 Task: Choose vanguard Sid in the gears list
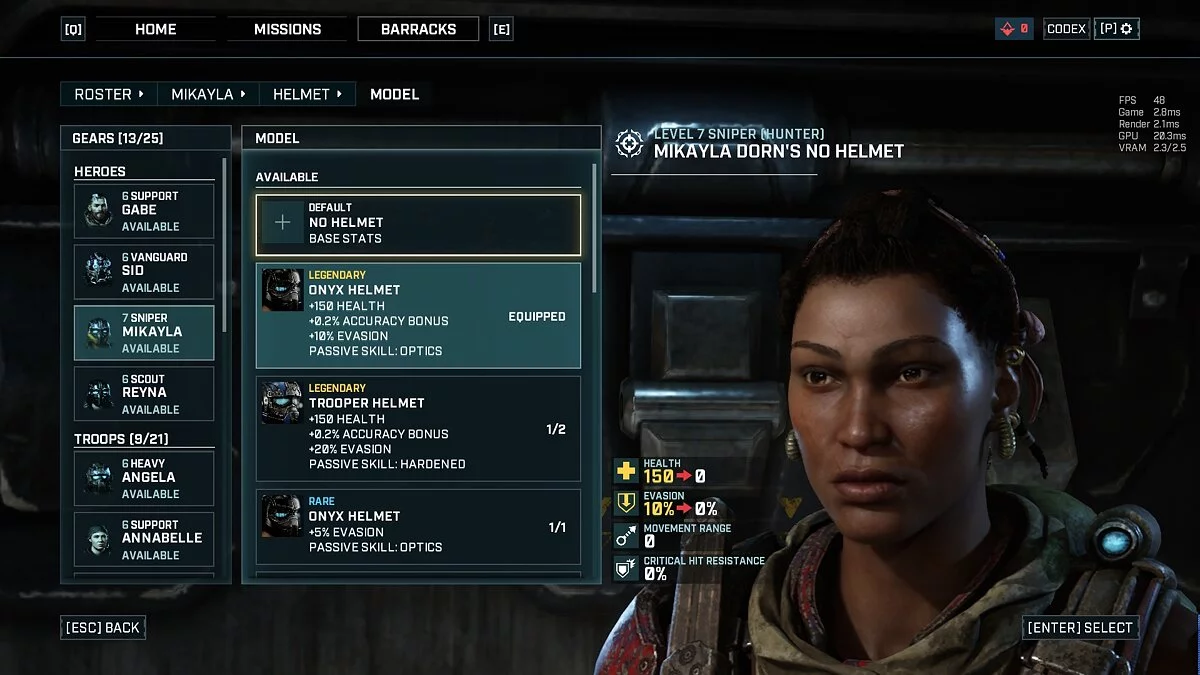[144, 272]
